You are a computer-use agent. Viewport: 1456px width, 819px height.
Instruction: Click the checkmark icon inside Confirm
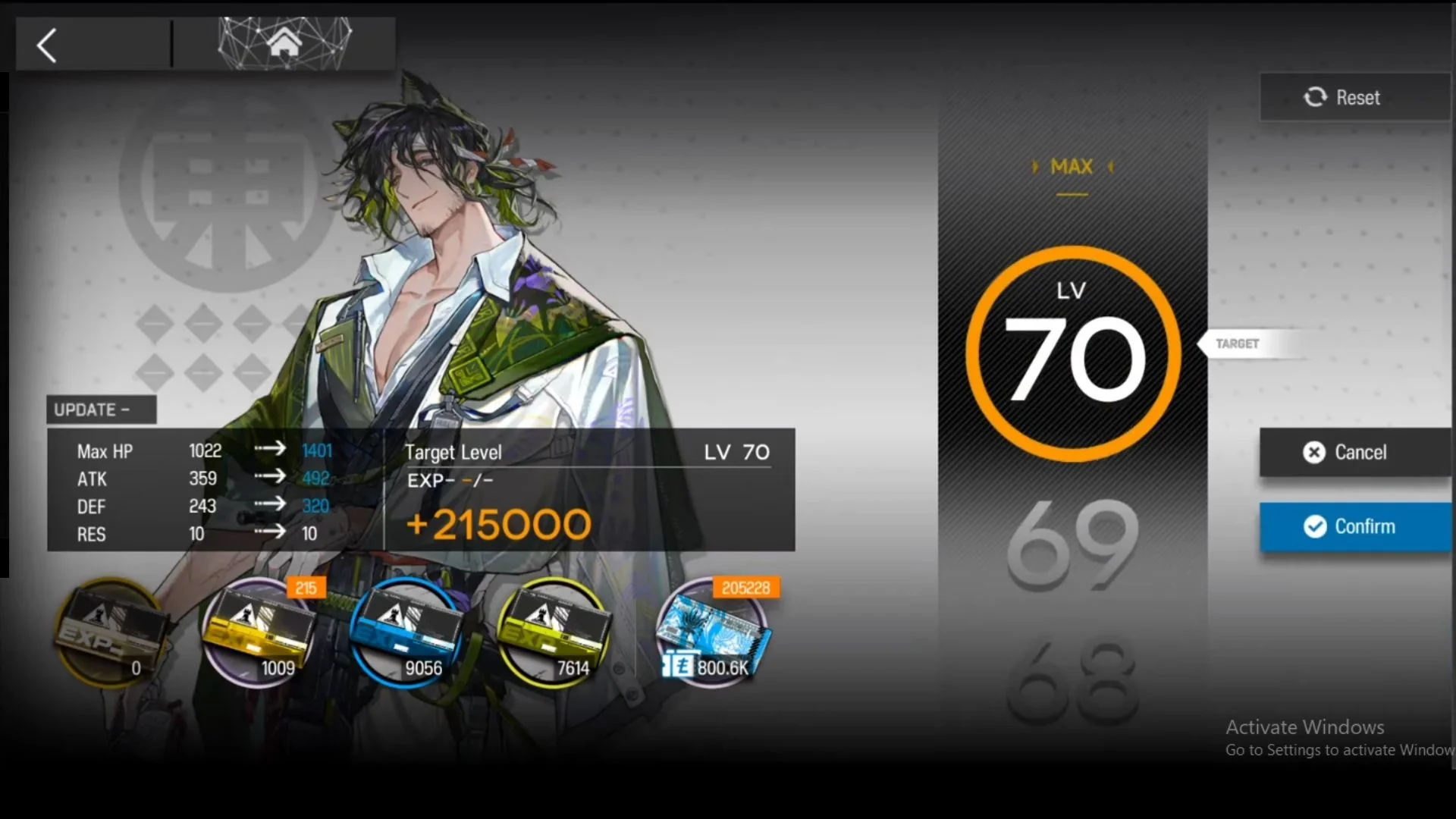(1314, 527)
